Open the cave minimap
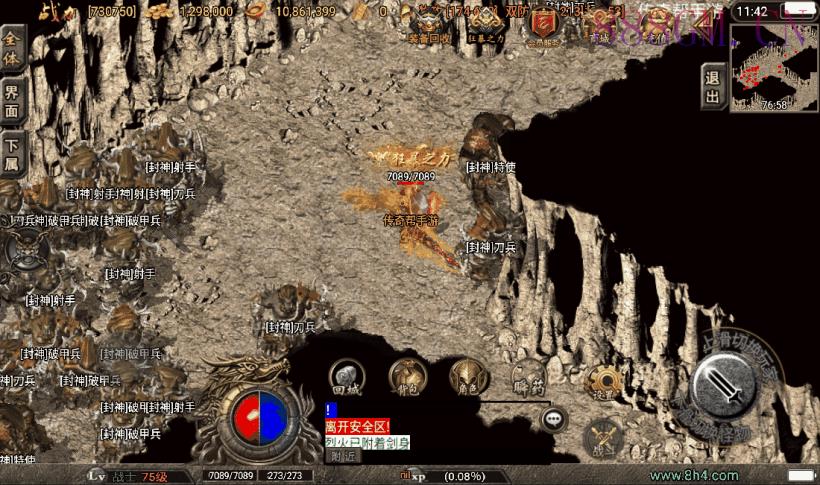Image resolution: width=820 pixels, height=485 pixels. point(774,66)
